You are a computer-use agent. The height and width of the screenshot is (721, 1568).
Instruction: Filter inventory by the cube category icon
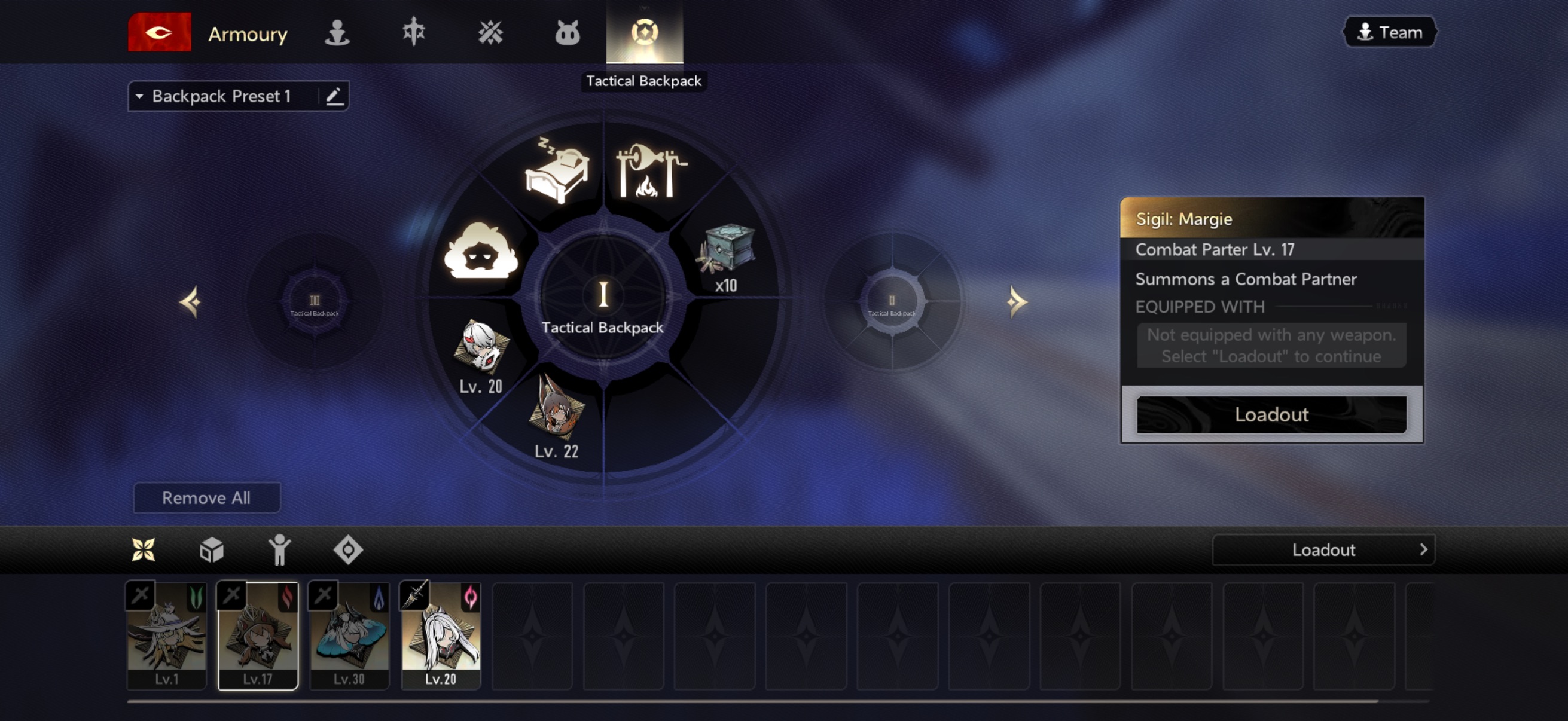click(x=211, y=550)
